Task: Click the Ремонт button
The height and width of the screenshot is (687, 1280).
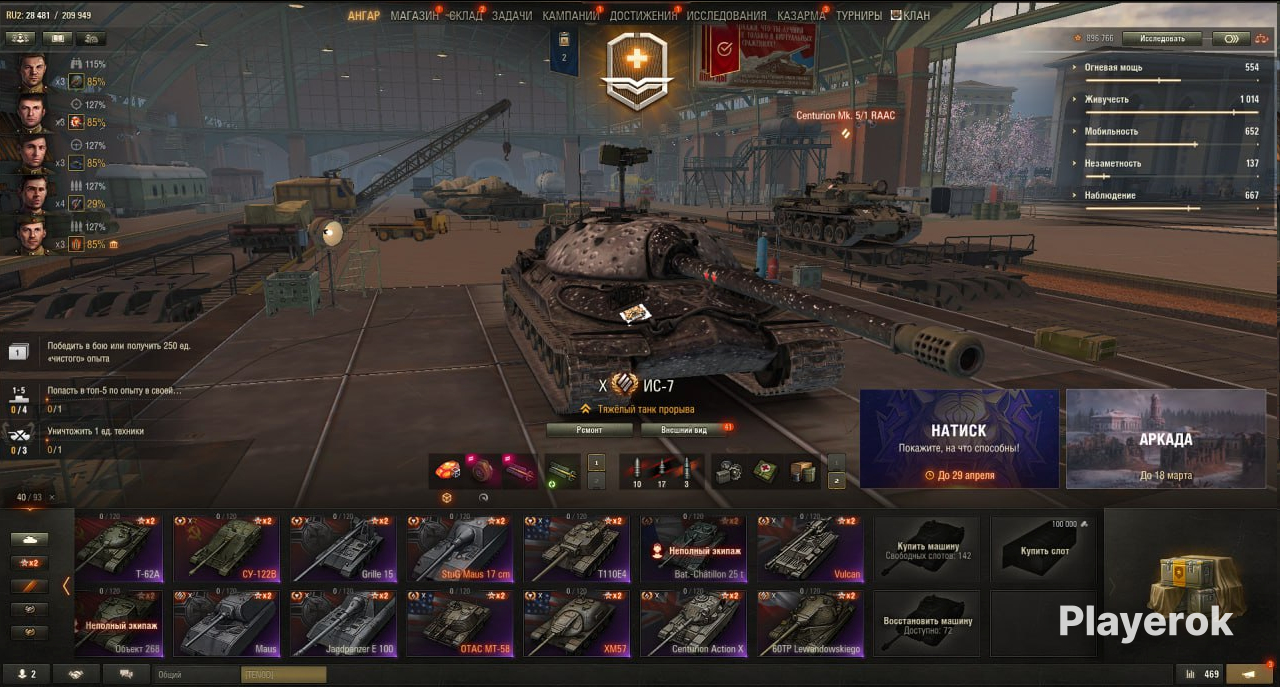Action: click(x=589, y=430)
